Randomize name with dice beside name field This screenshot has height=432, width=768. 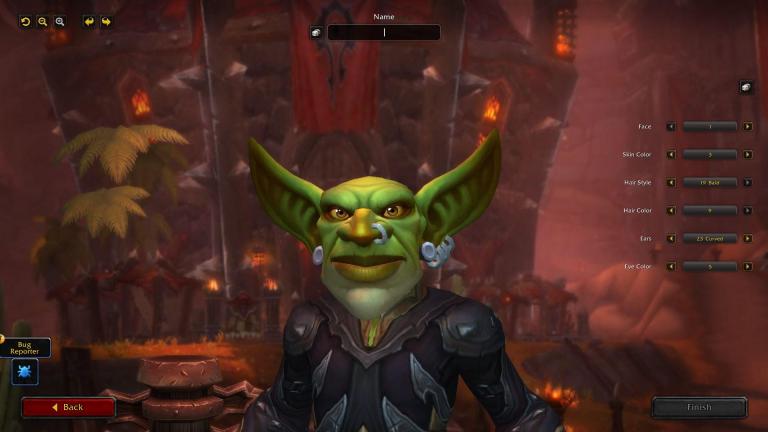(316, 32)
